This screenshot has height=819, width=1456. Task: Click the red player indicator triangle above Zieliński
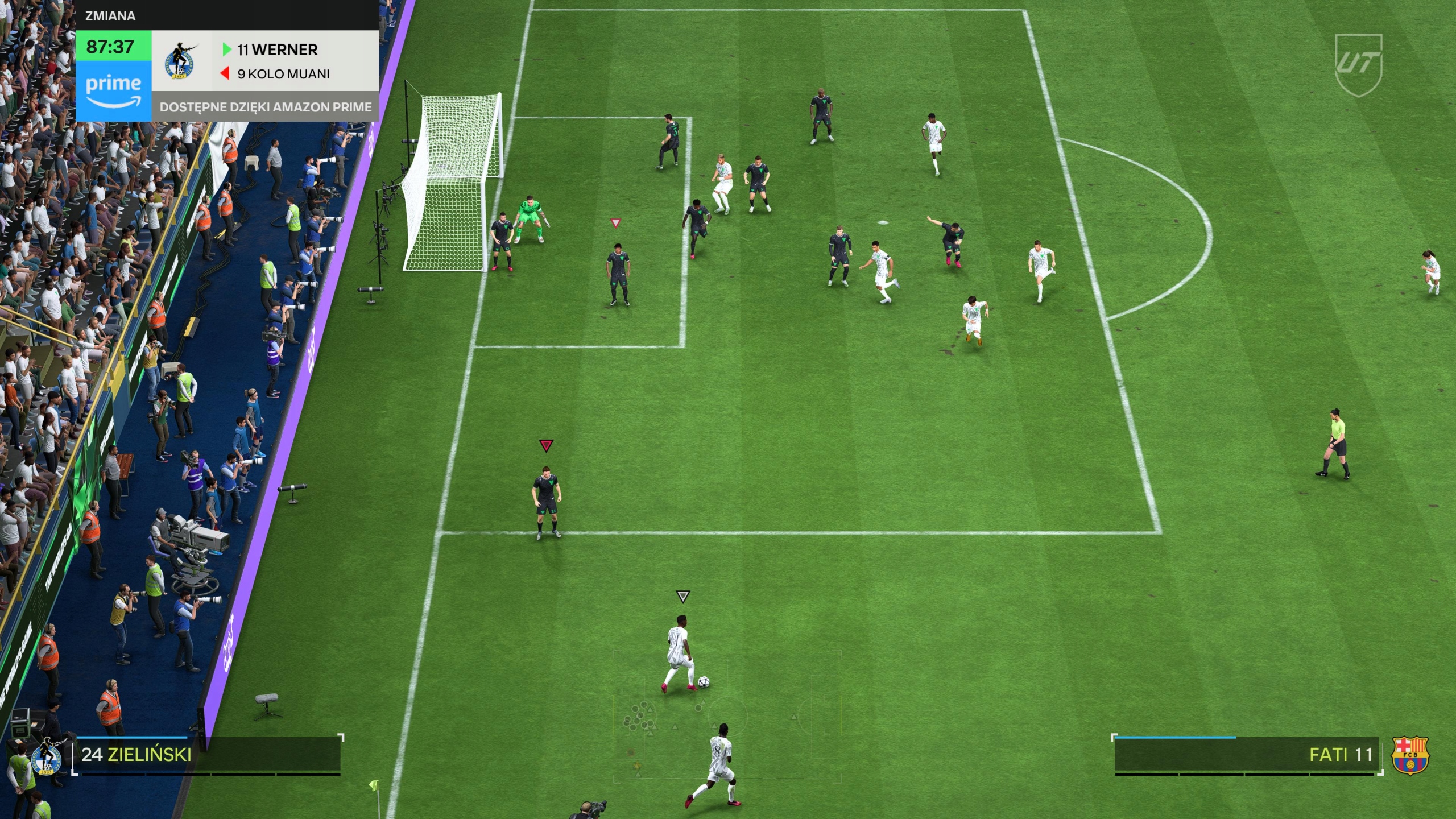point(545,446)
